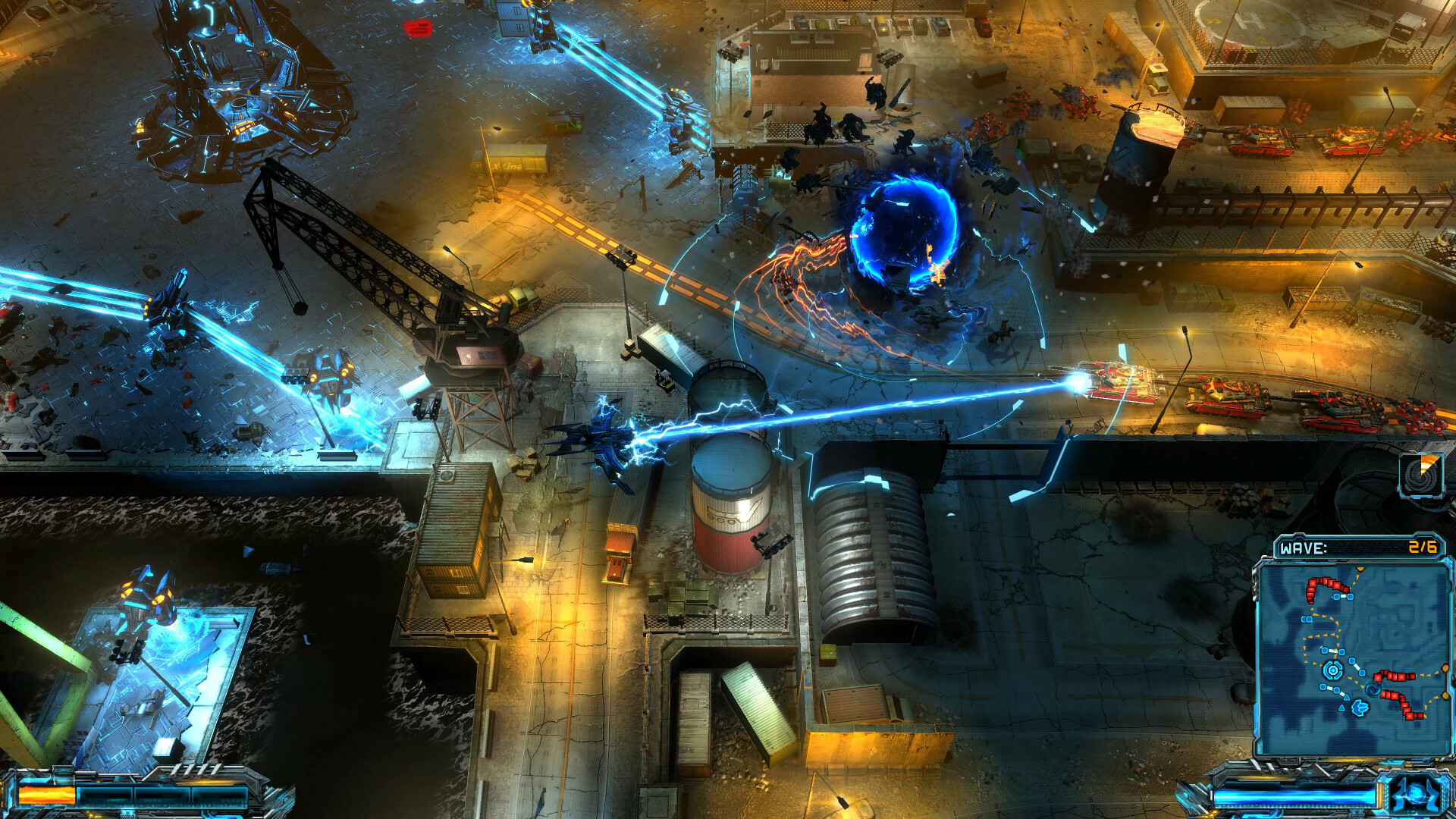Expand the orange spawn arrow at the minimap's right edge
This screenshot has width=1456, height=819.
pyautogui.click(x=1445, y=668)
